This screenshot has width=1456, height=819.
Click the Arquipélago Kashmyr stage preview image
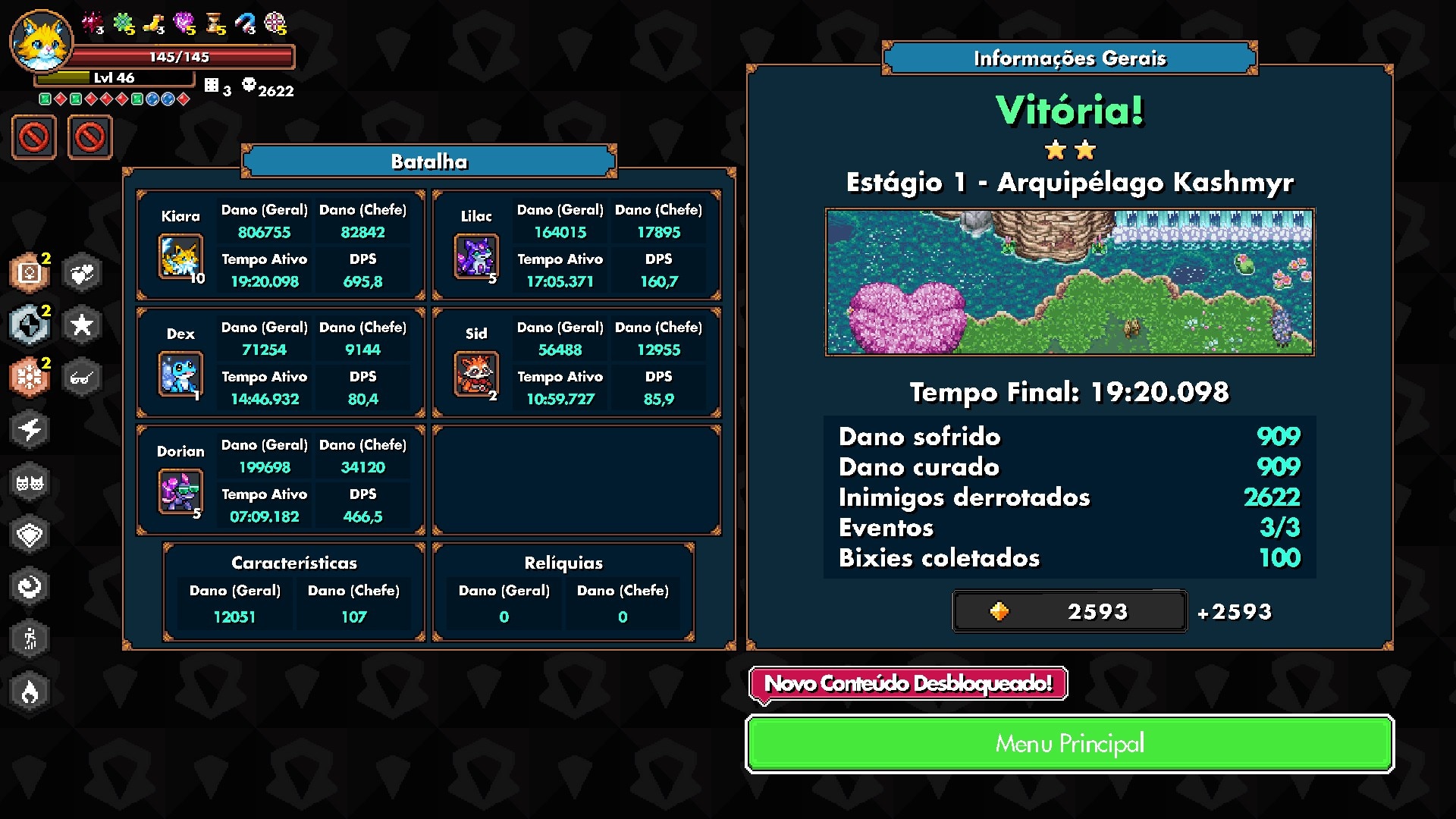tap(1069, 282)
